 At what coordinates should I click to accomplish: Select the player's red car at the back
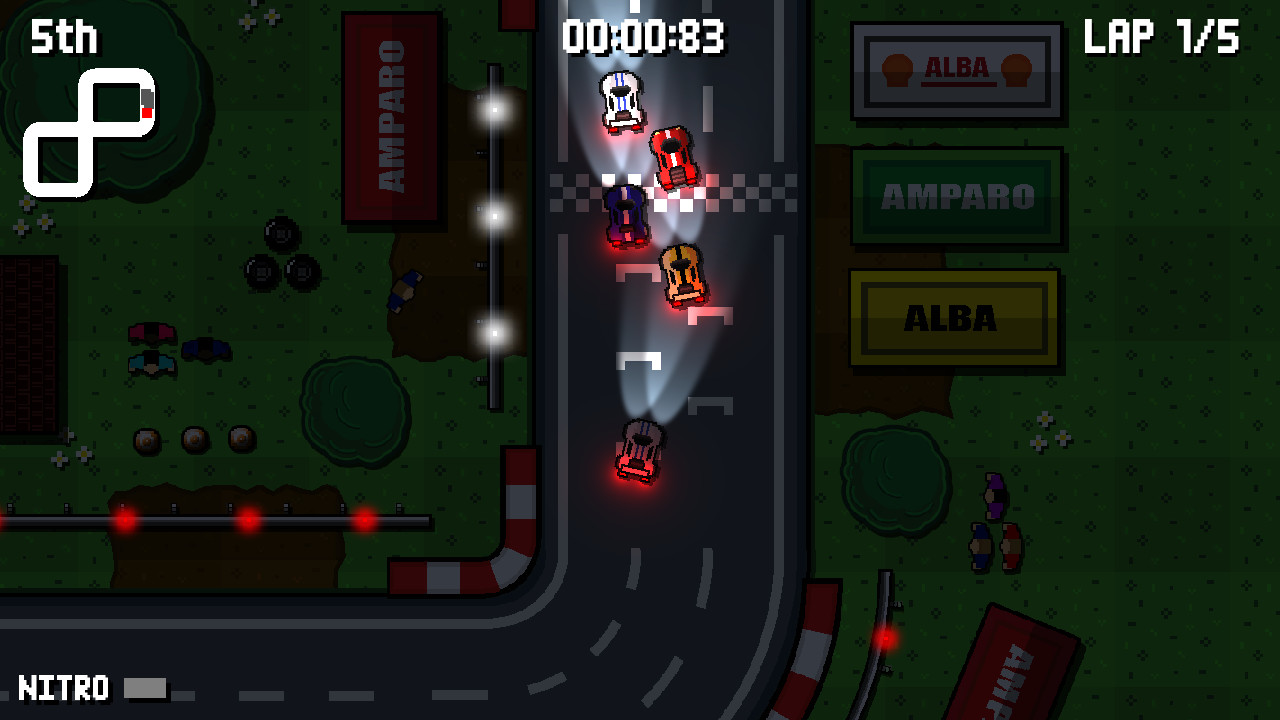638,450
